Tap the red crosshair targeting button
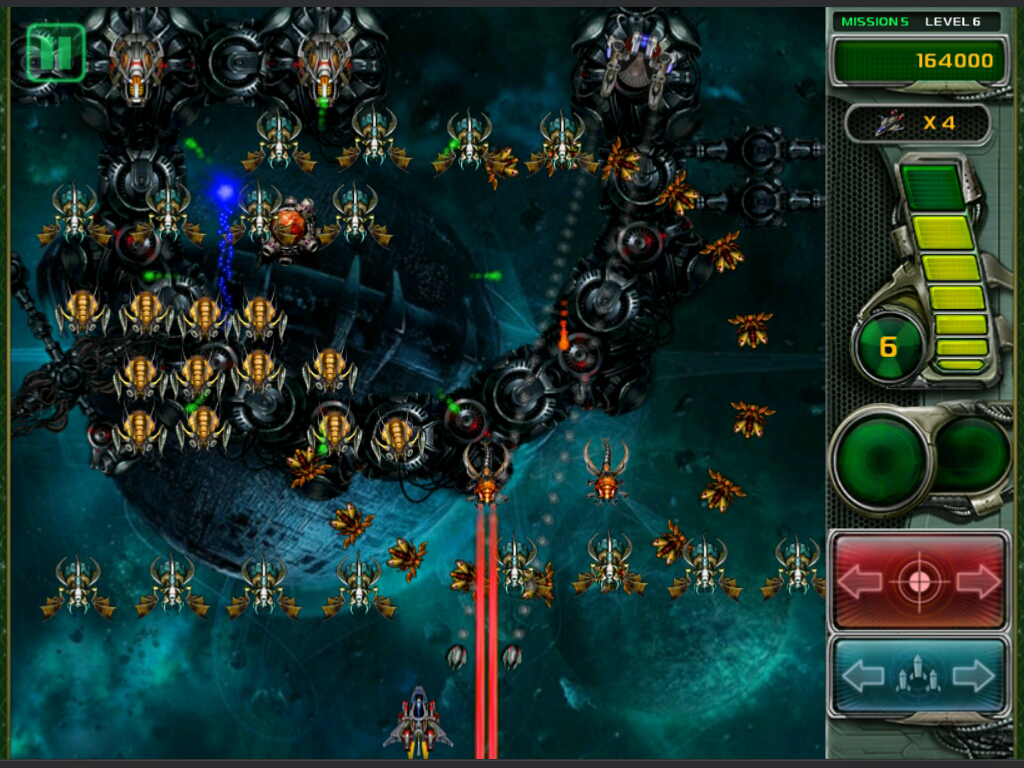Image resolution: width=1024 pixels, height=768 pixels. pos(919,581)
